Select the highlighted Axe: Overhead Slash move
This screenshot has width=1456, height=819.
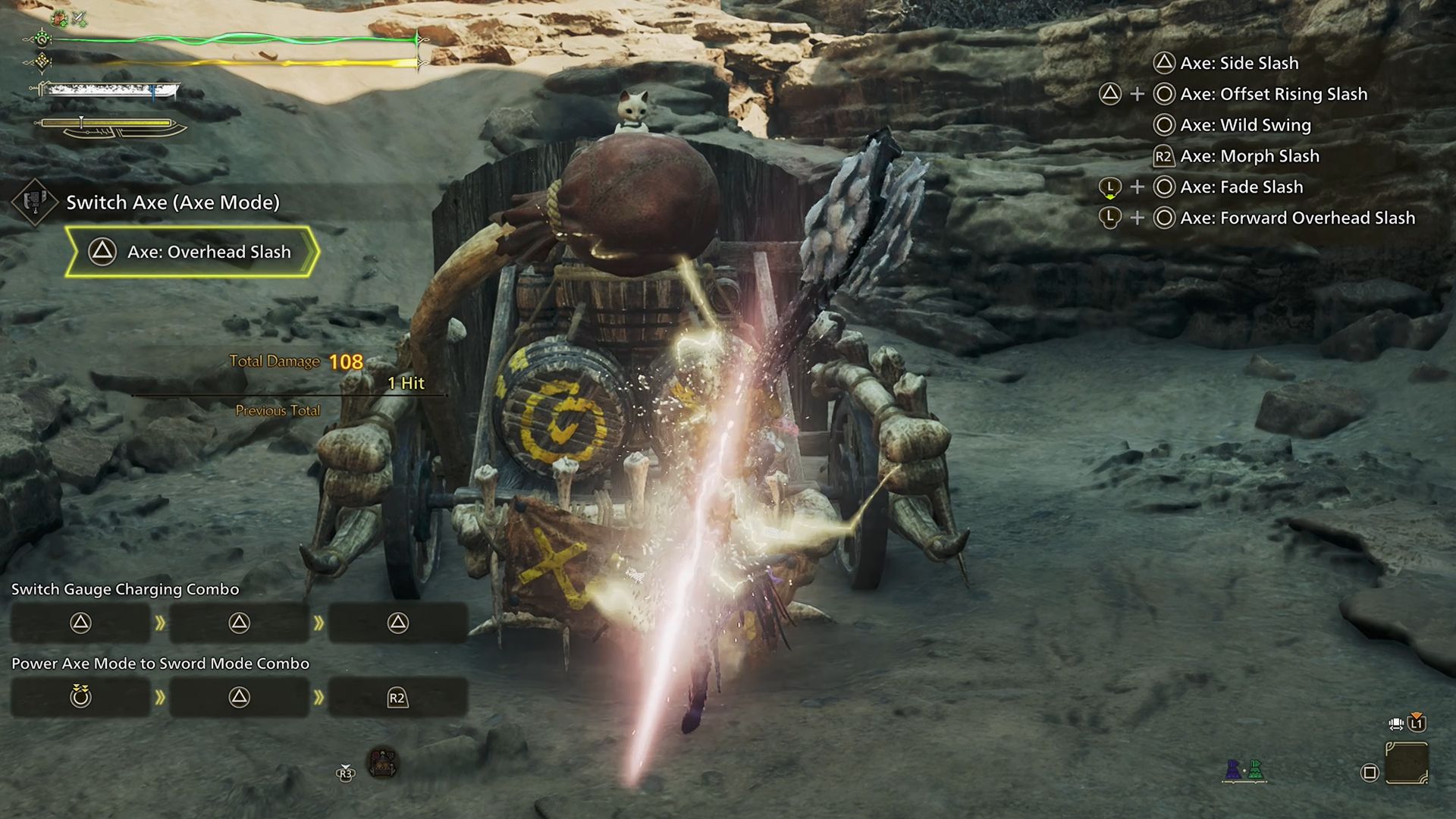coord(191,252)
